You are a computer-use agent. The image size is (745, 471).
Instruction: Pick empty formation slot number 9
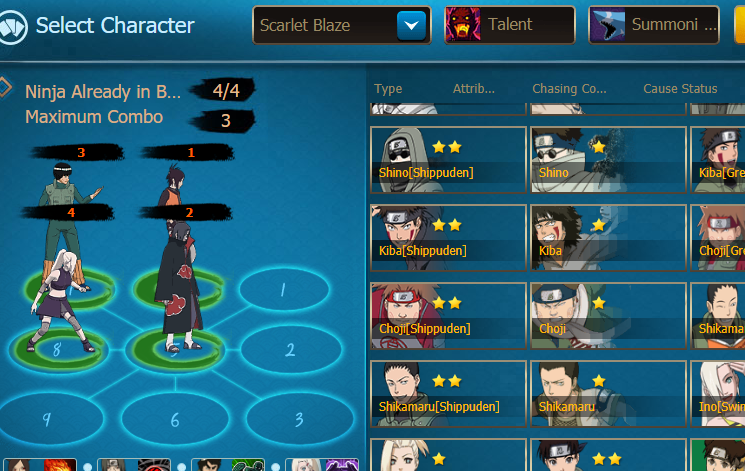tap(46, 419)
